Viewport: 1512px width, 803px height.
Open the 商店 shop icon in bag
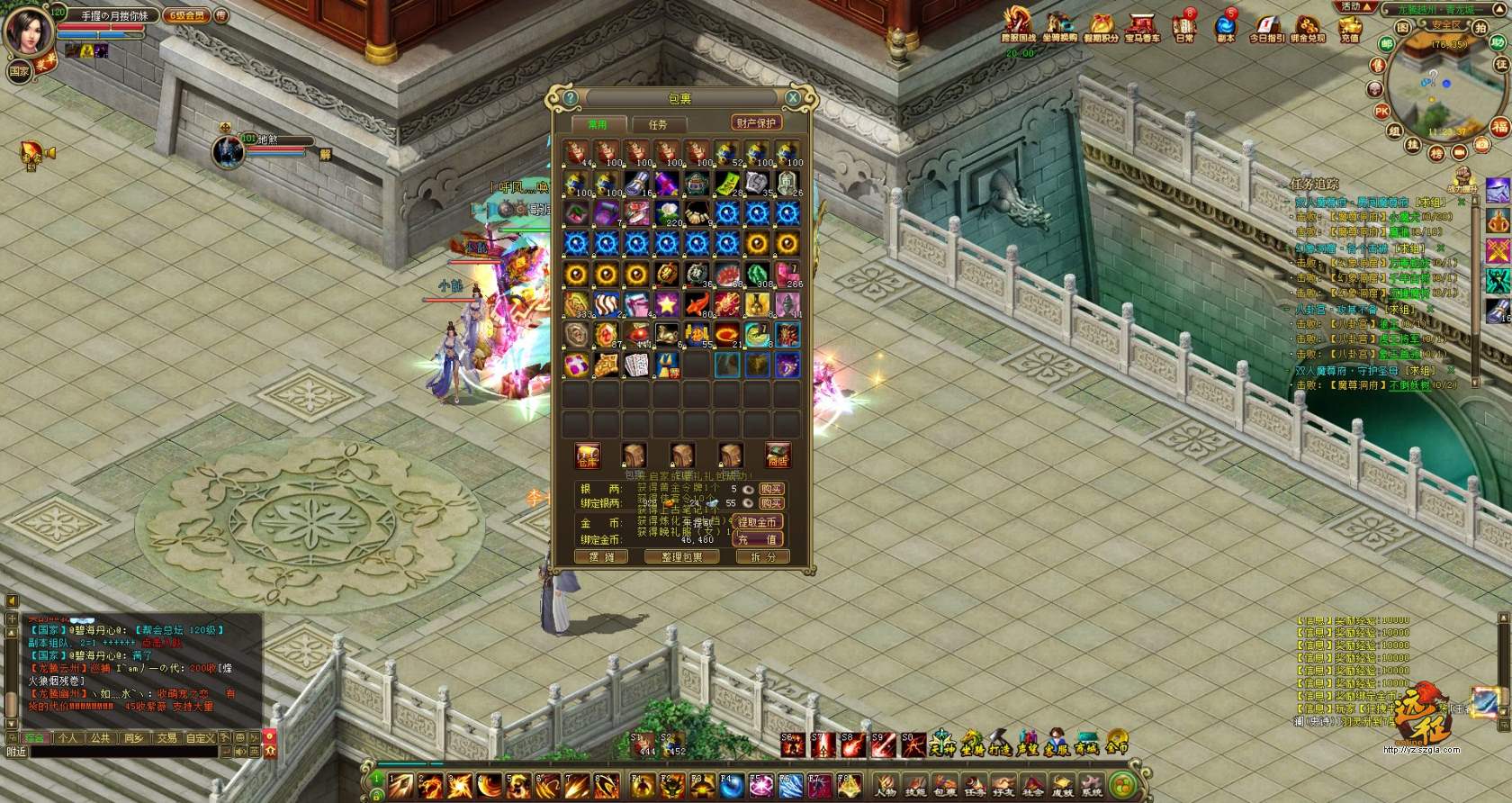[778, 456]
